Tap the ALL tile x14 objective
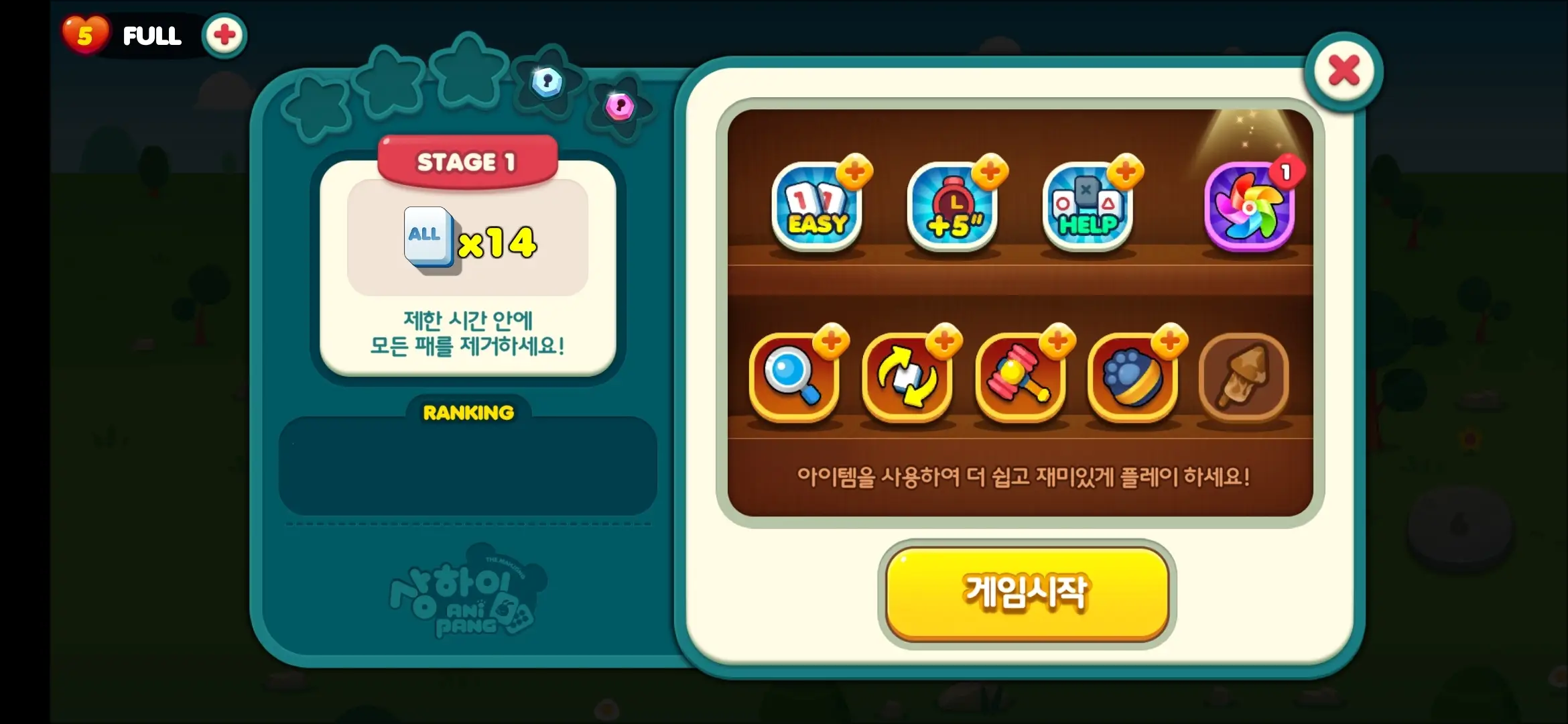Screen dimensions: 1568x724 (469, 239)
